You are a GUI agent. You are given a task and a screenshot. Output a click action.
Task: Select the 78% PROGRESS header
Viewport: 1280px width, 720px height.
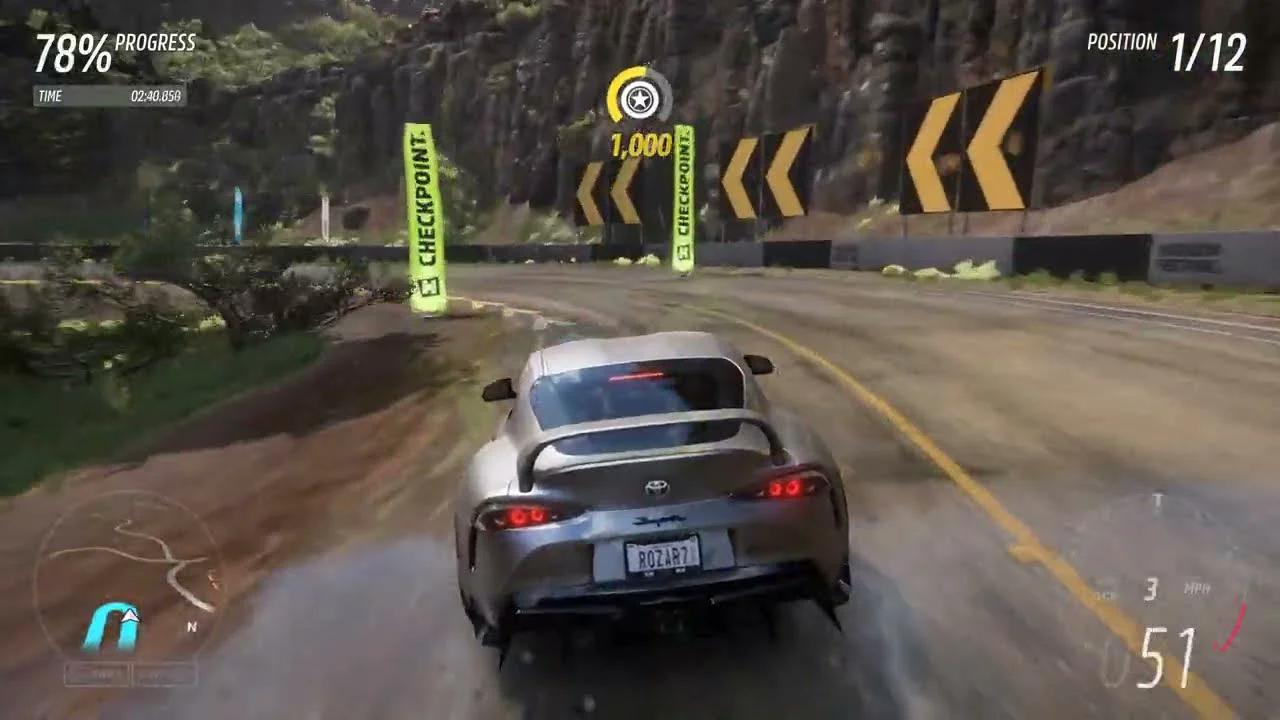(115, 45)
